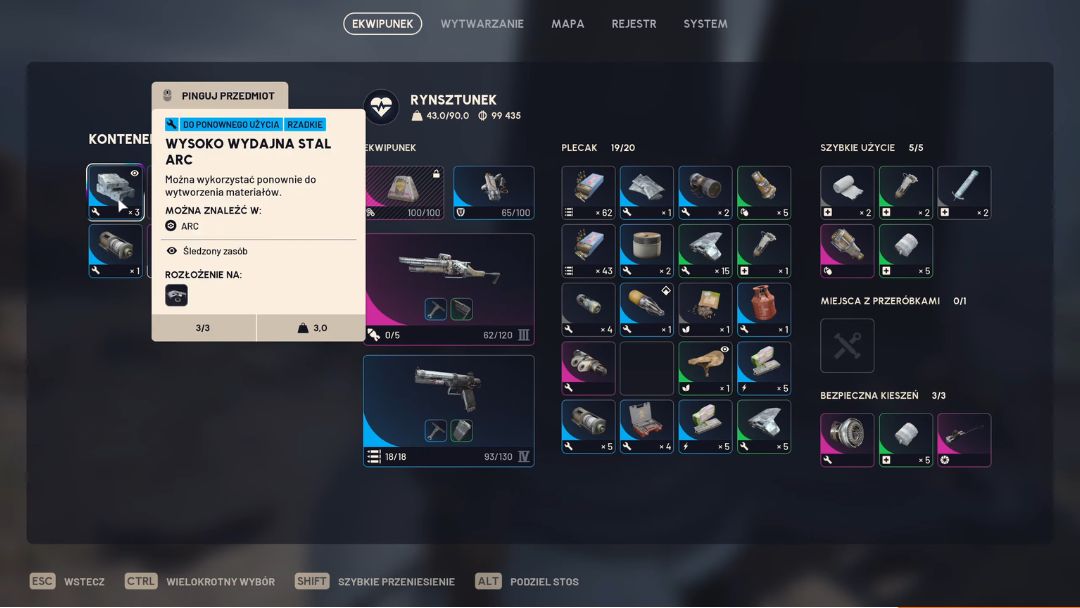
Task: Select the tracked mushroom item with eye marker
Action: click(x=705, y=368)
